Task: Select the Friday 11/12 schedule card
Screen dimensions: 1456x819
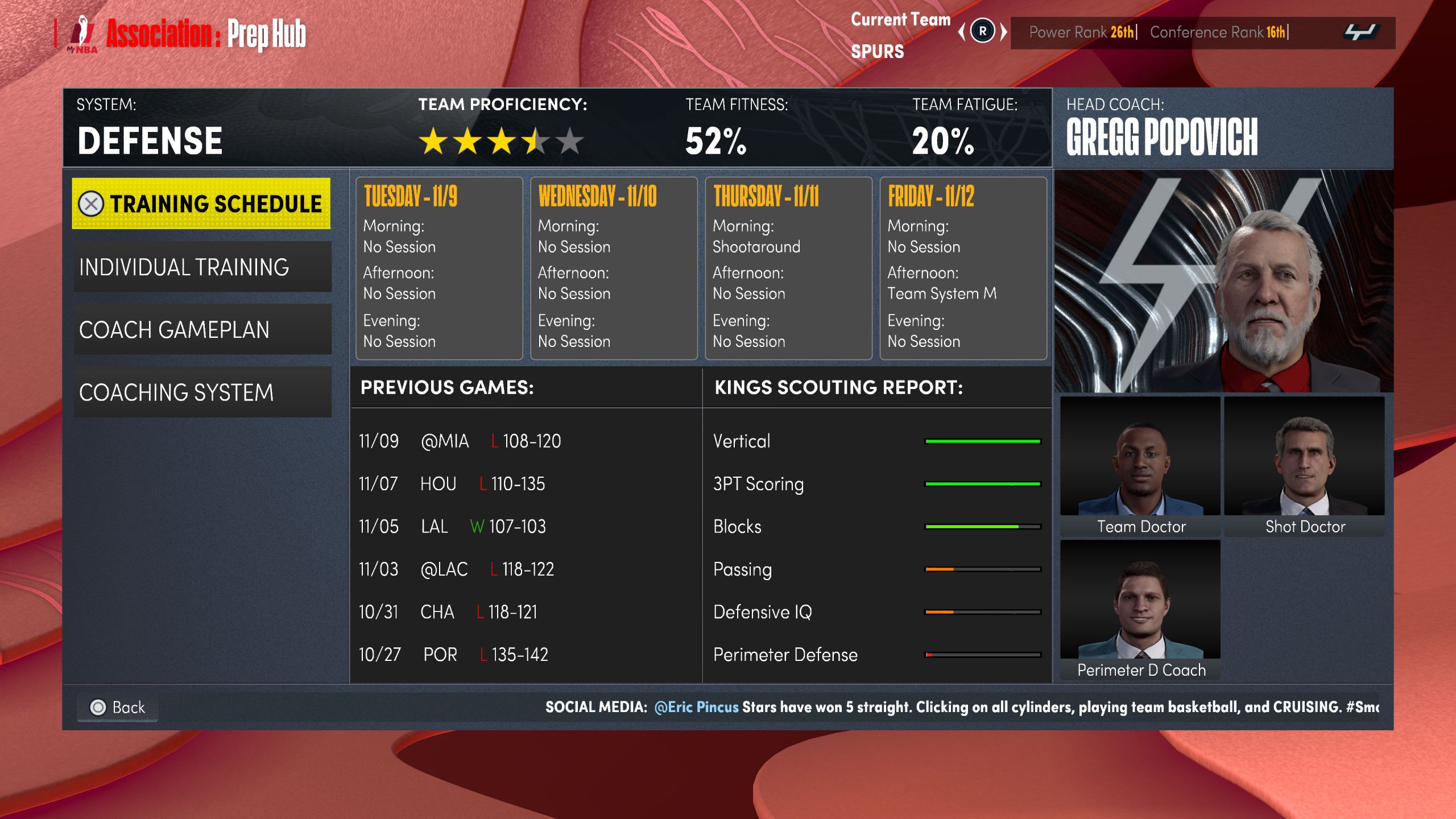Action: (x=963, y=268)
